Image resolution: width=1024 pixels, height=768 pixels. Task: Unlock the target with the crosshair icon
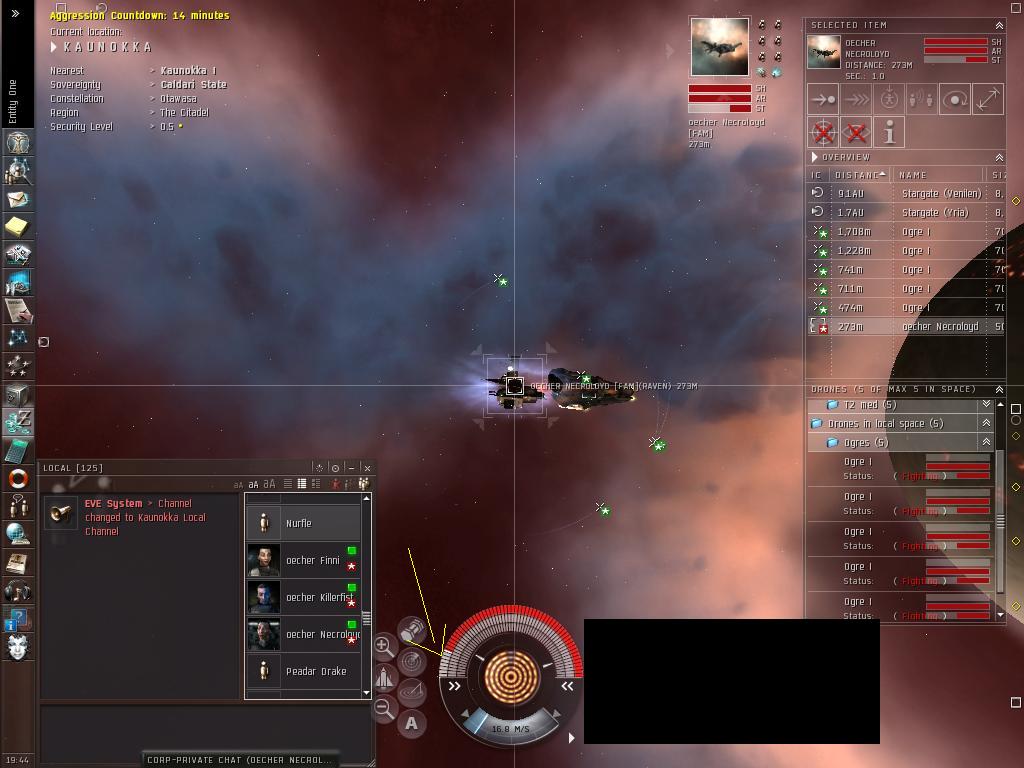point(823,132)
